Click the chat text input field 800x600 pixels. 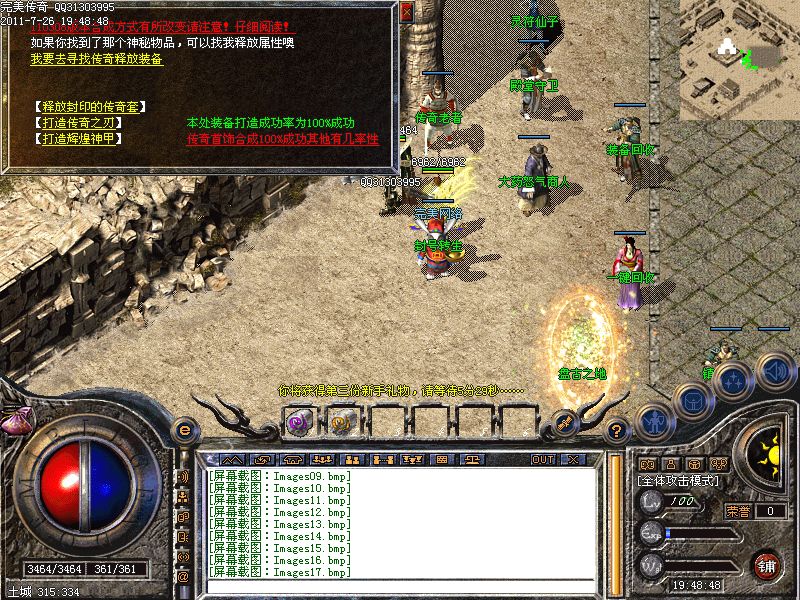coord(400,586)
